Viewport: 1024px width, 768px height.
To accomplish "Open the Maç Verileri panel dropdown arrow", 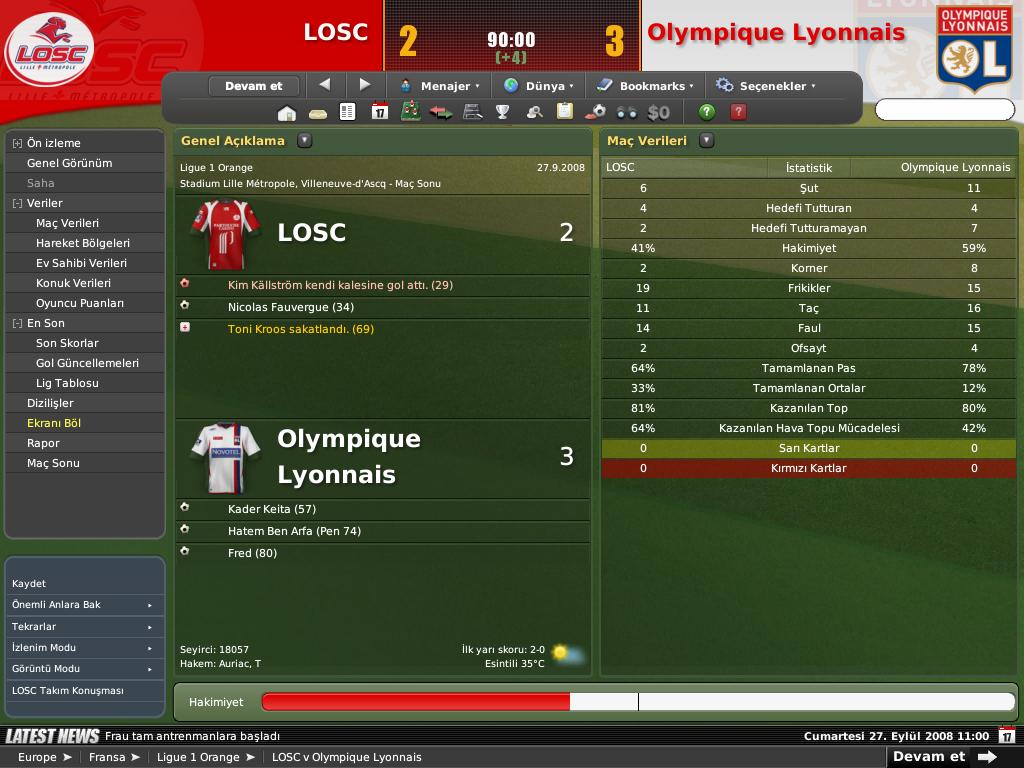I will tap(706, 141).
